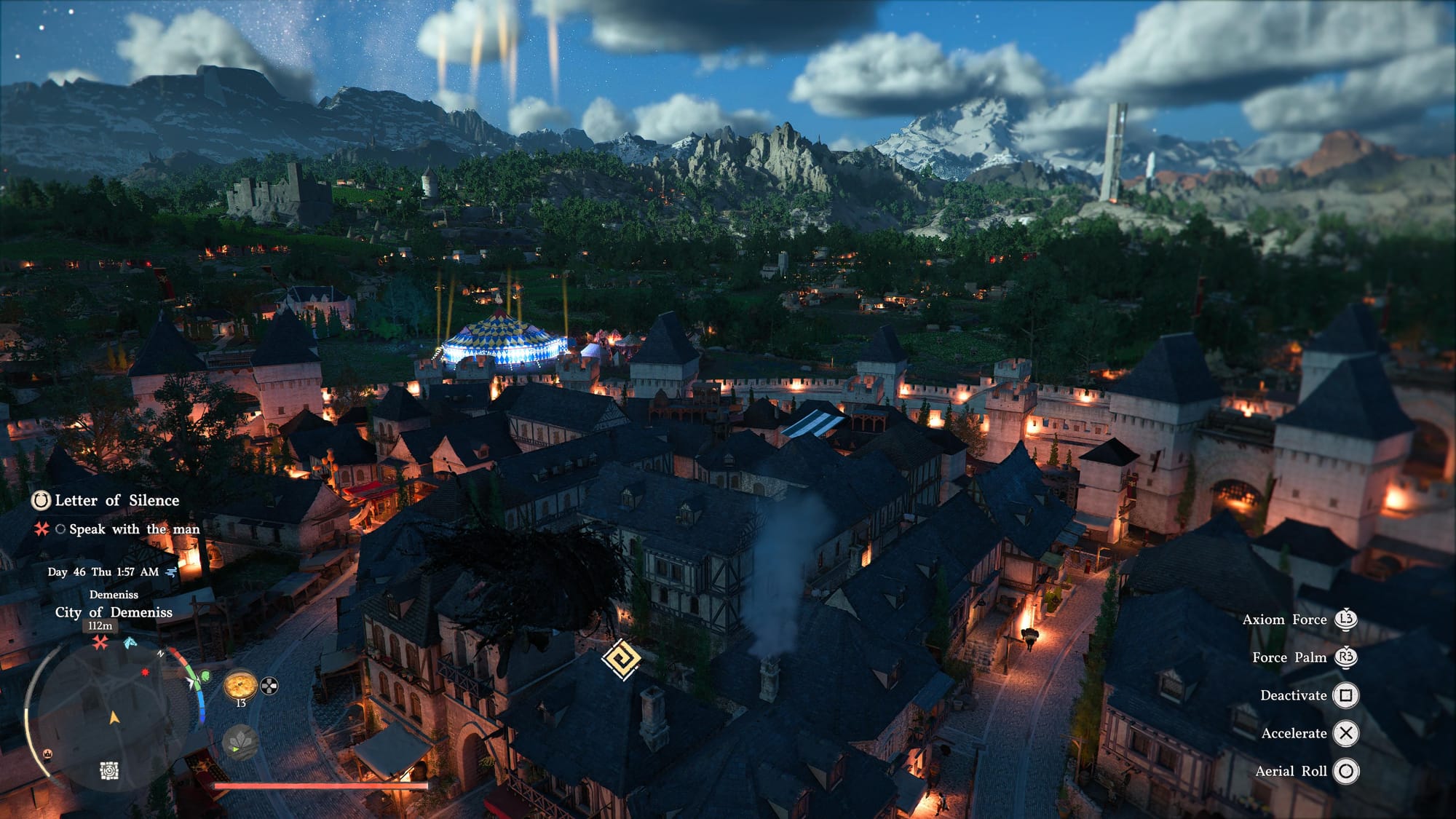Viewport: 1456px width, 819px height.
Task: Click the crown marker on minimap edge
Action: (48, 753)
